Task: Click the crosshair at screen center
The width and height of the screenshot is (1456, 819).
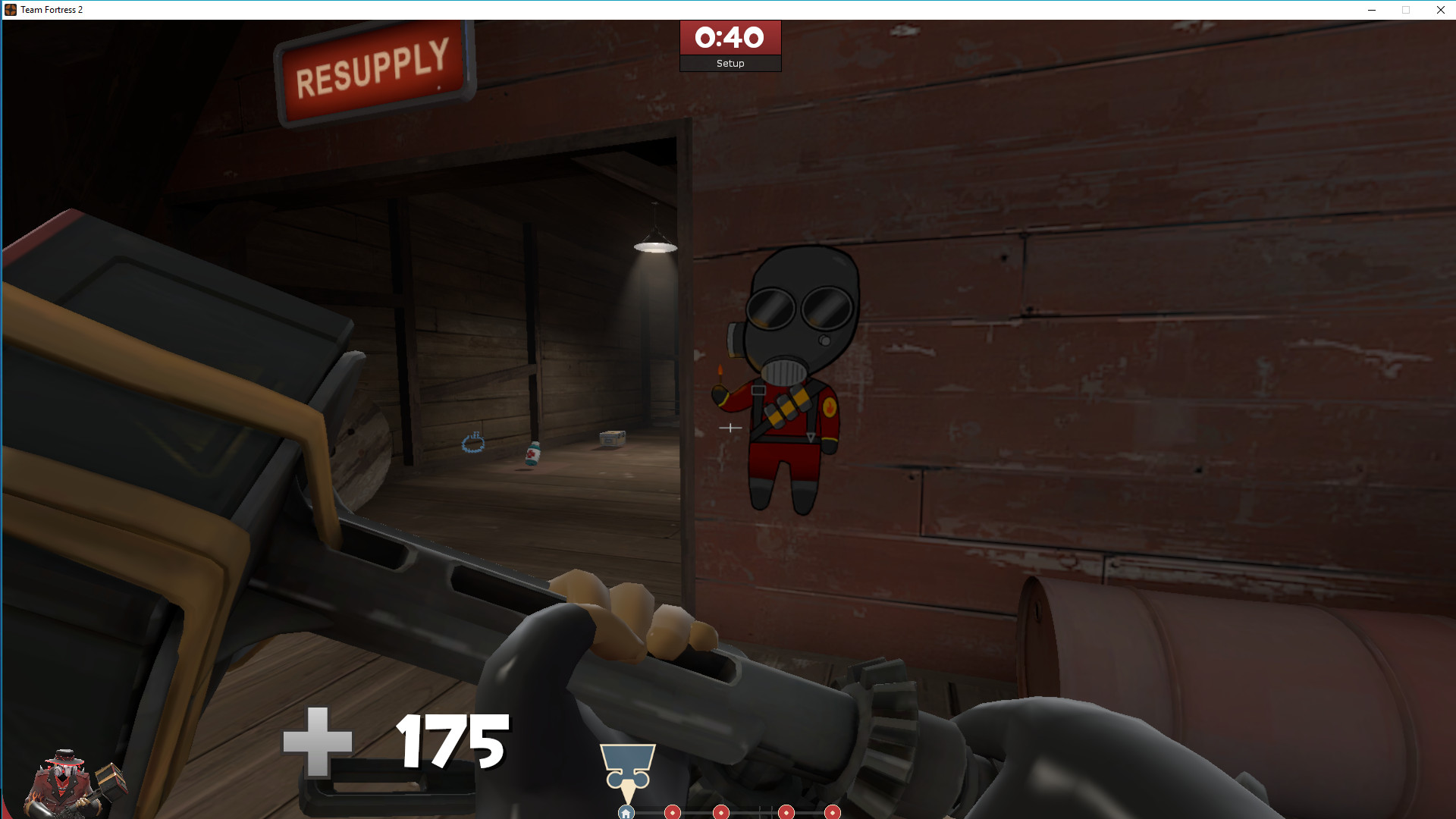Action: pos(730,428)
